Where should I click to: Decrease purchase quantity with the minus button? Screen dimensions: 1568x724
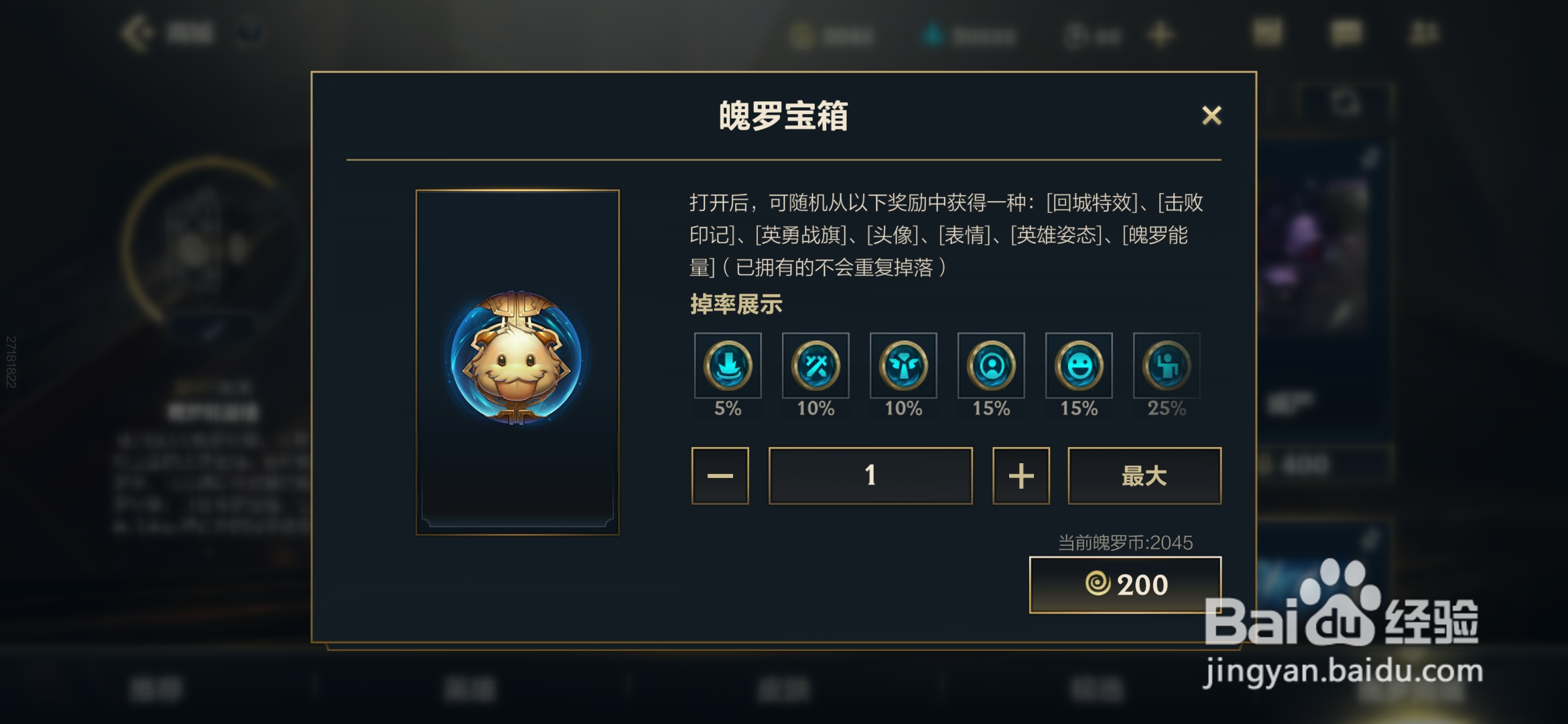pos(719,475)
